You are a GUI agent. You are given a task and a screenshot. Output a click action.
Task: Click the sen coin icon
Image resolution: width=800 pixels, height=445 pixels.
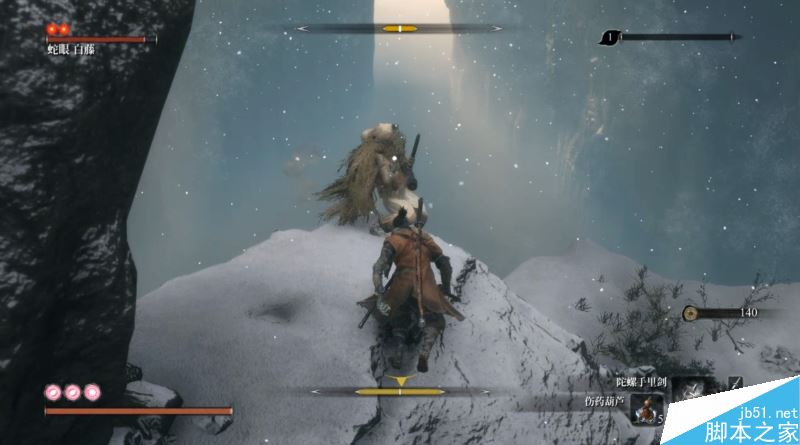click(690, 313)
